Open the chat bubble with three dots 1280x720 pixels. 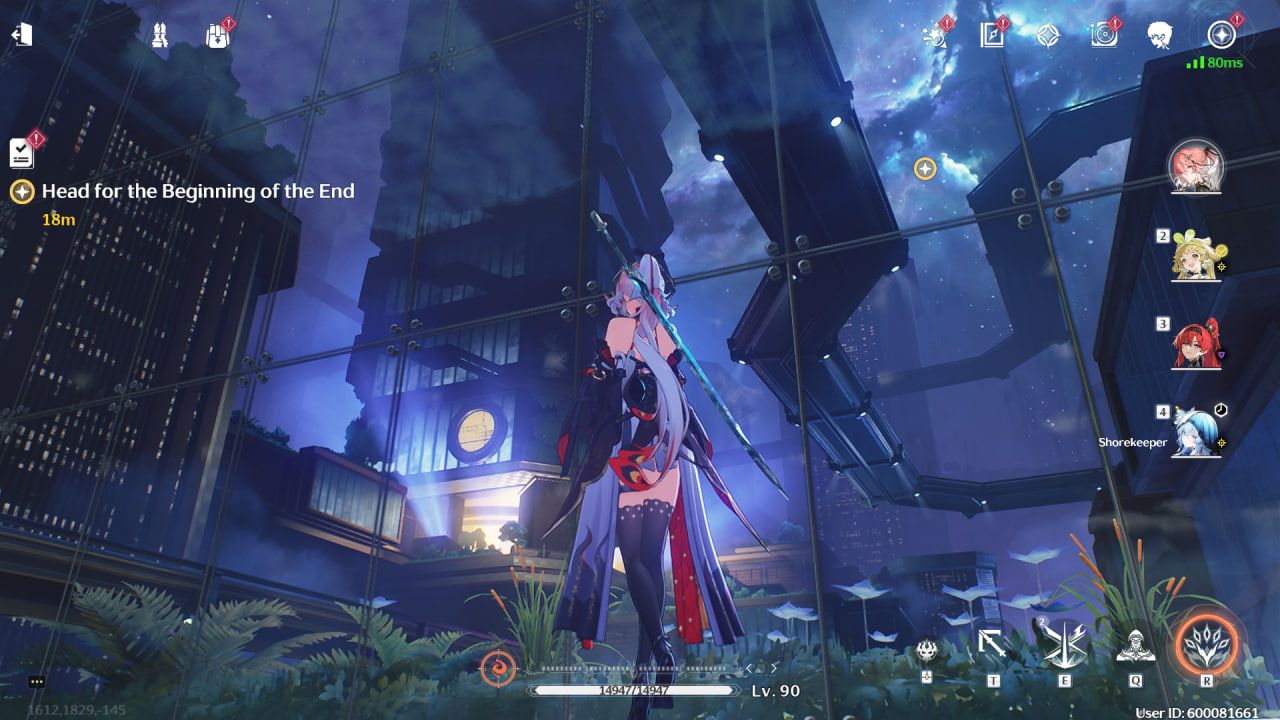(37, 681)
